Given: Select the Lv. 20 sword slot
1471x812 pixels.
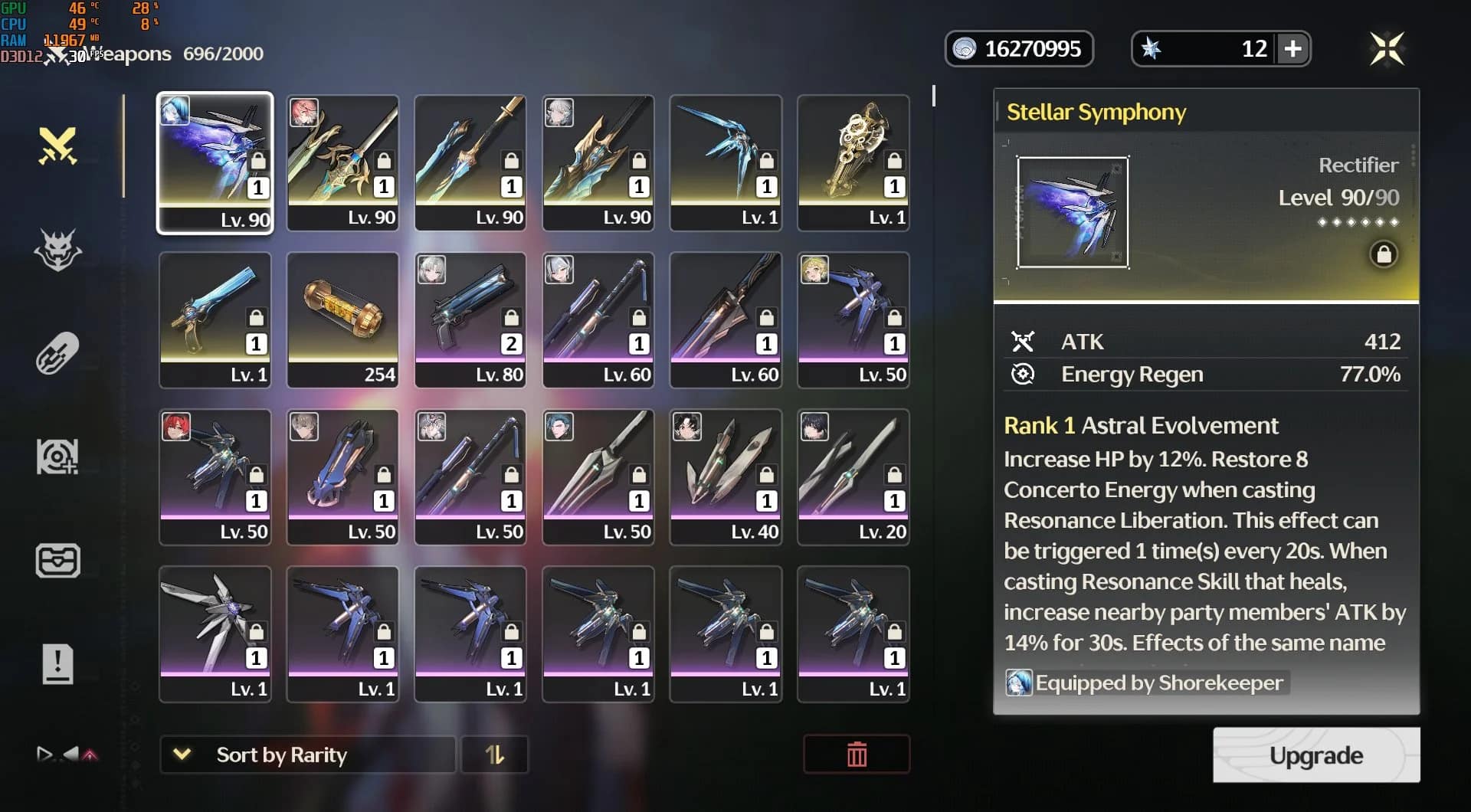Looking at the screenshot, I should click(x=853, y=476).
